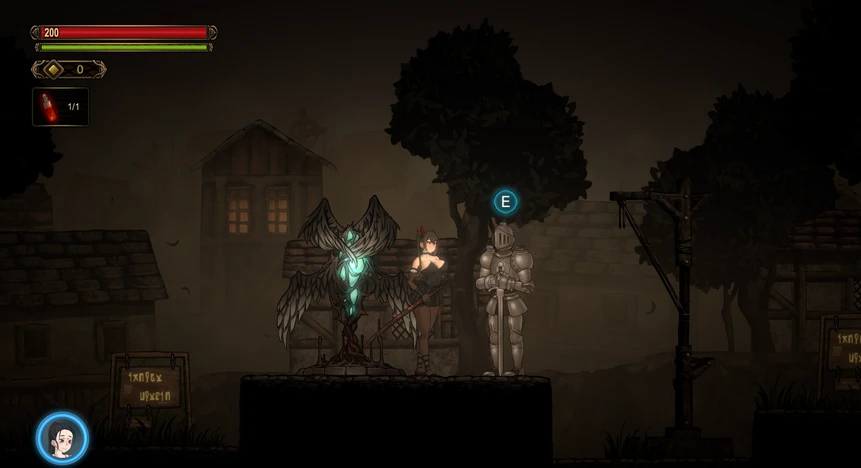Viewport: 861px width, 468px height.
Task: Select the red health potion slot
Action: tap(60, 107)
